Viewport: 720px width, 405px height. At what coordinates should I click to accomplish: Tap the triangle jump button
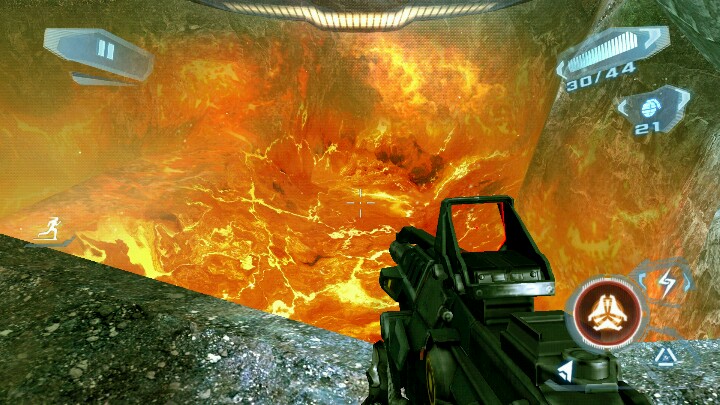click(x=665, y=355)
